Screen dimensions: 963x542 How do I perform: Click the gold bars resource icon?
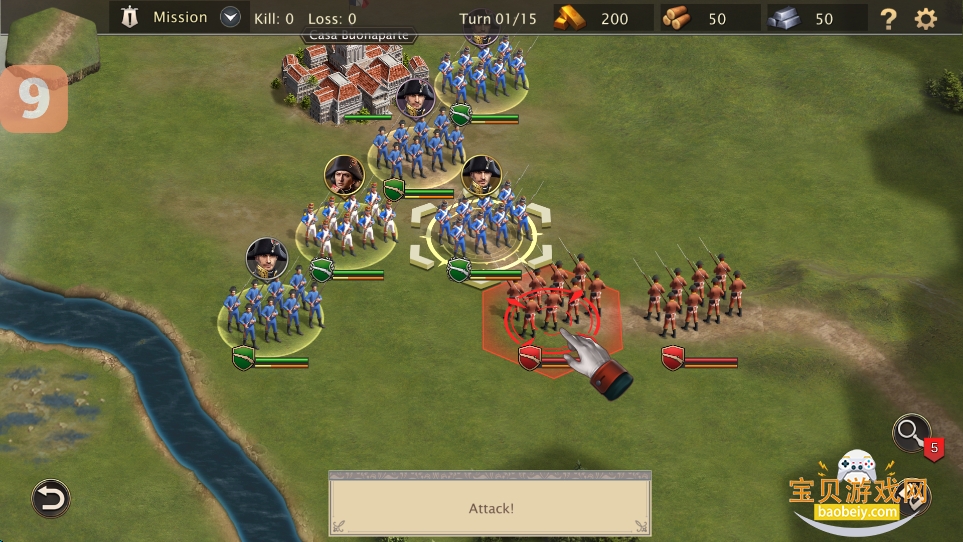573,18
